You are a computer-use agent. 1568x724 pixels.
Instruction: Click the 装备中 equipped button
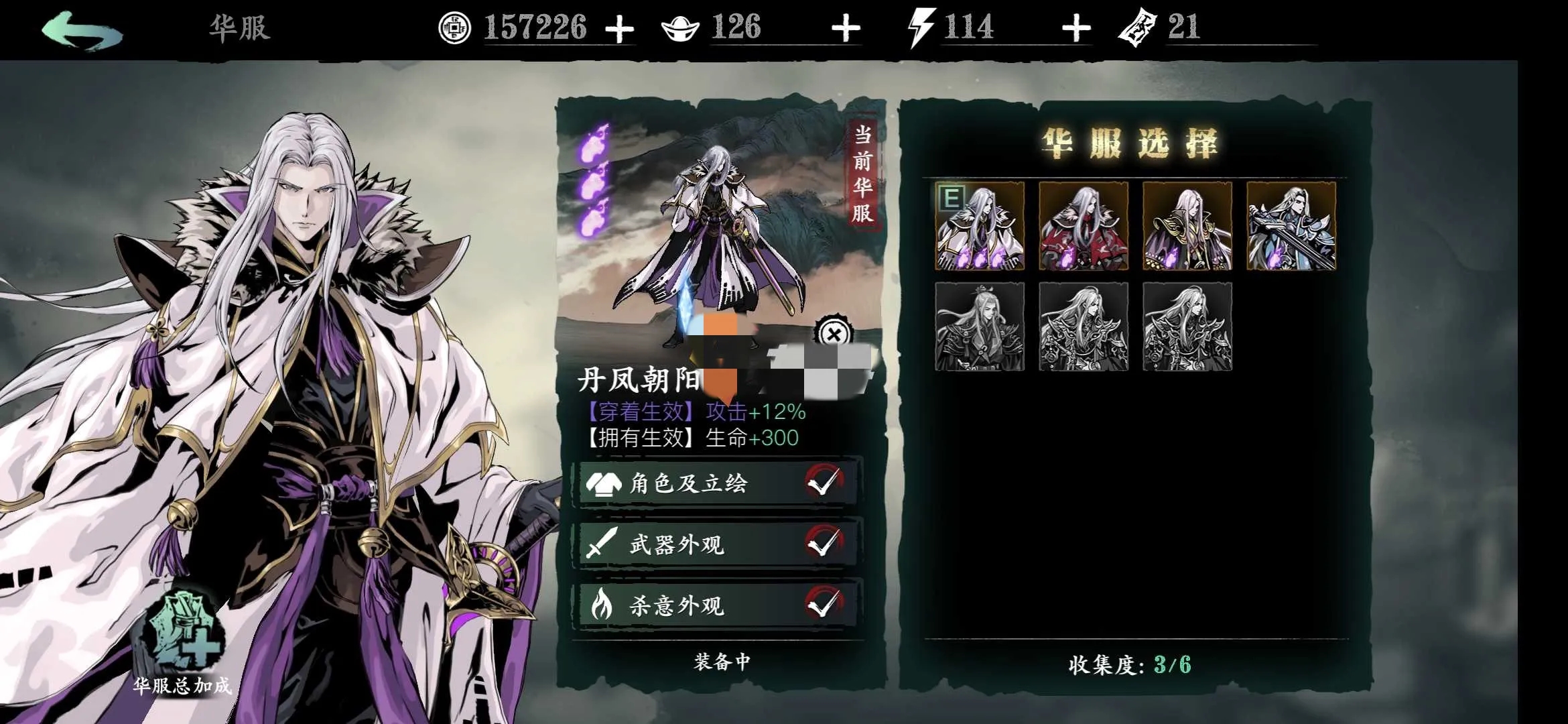coord(722,662)
